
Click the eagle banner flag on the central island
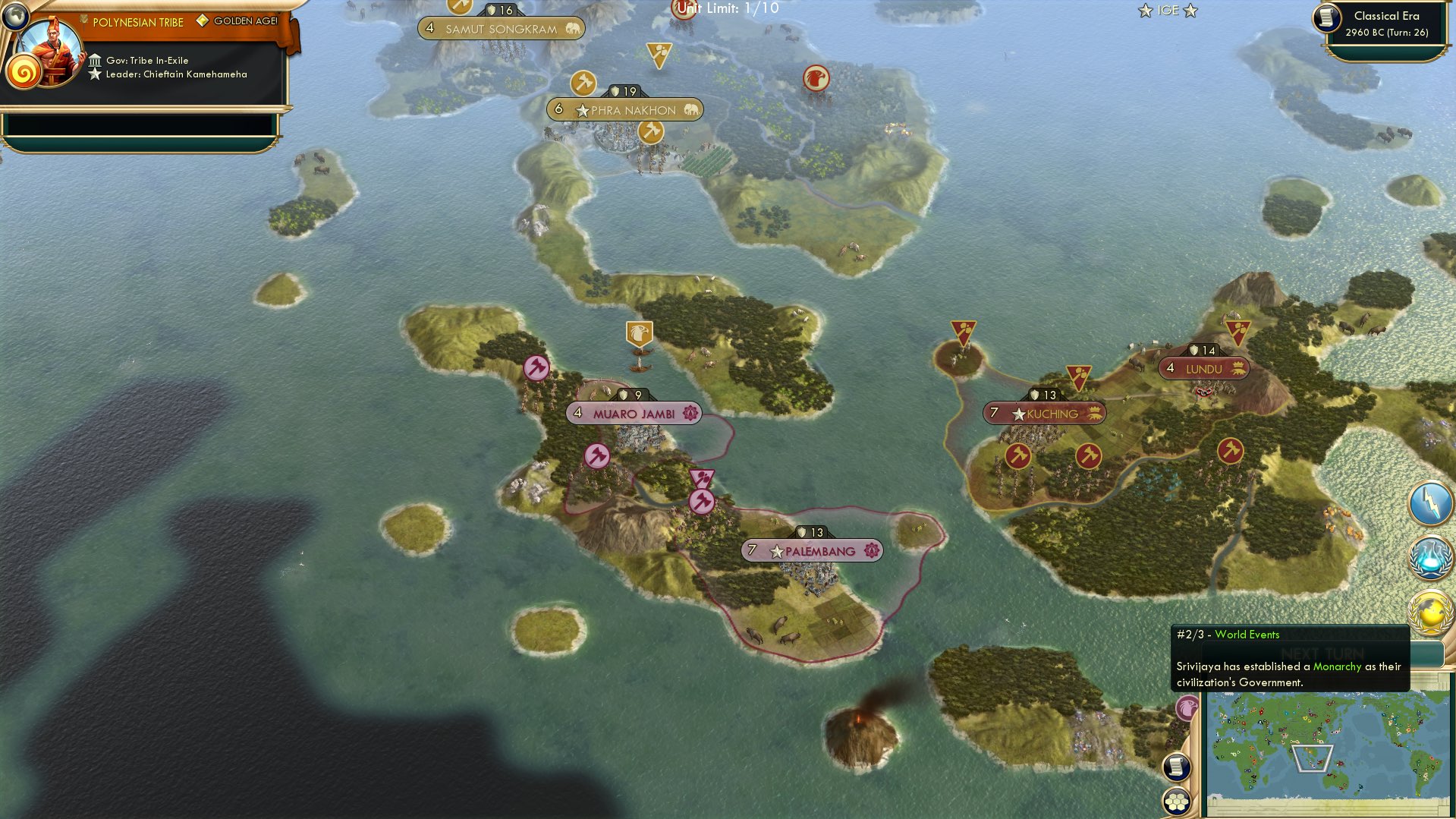638,334
